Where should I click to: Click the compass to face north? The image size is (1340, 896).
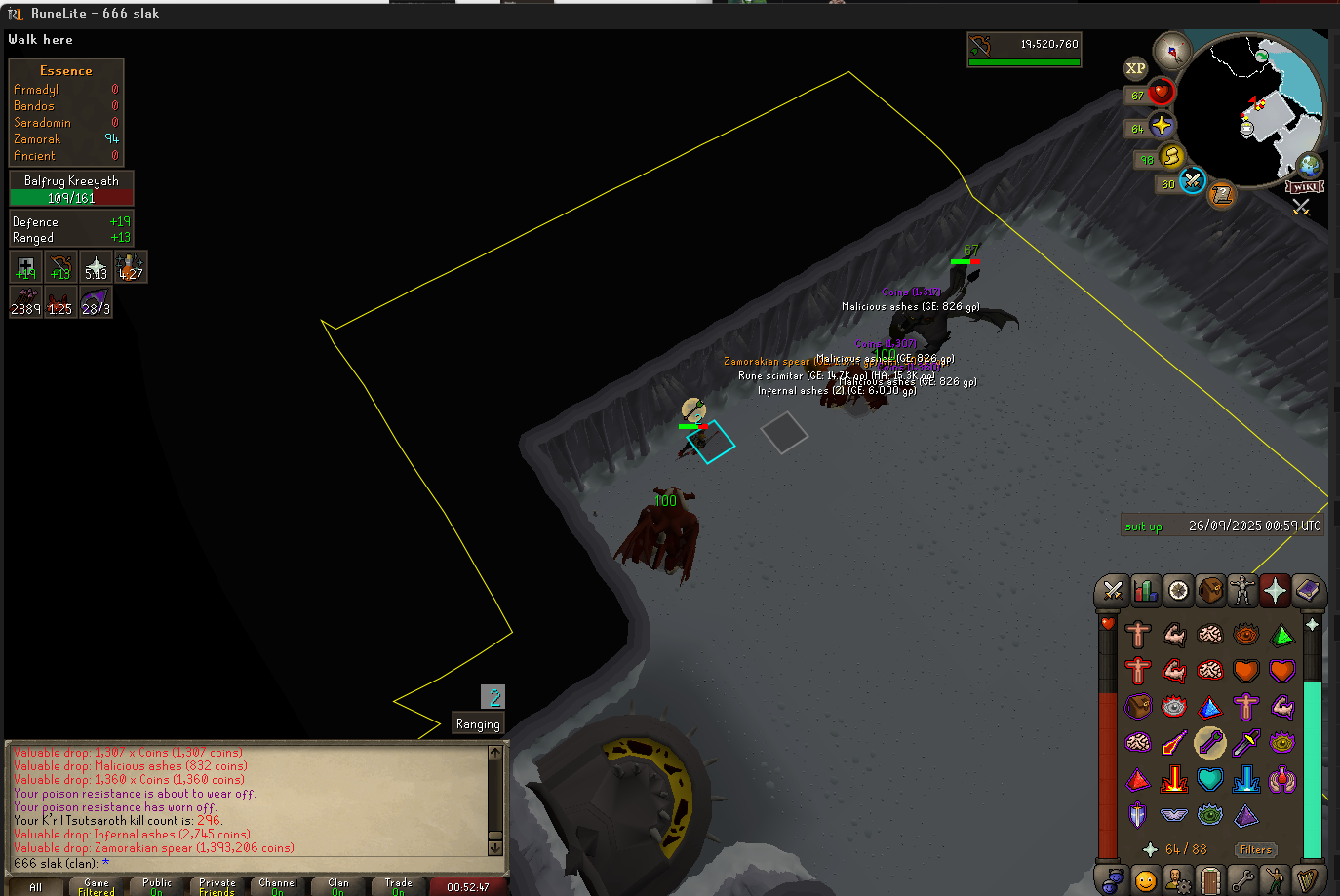[x=1171, y=51]
